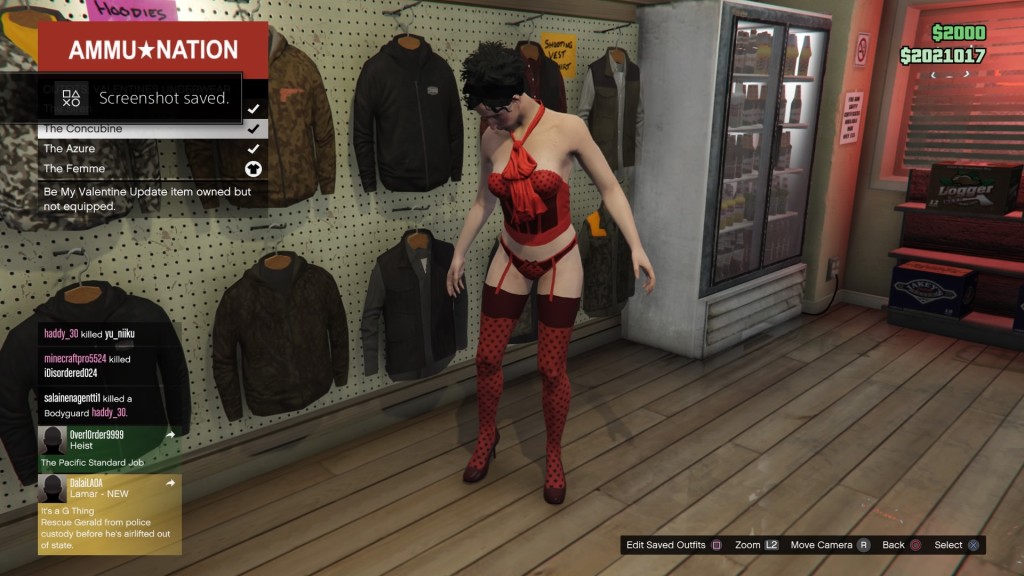Viewport: 1024px width, 576px height.
Task: Choose The Azure outfit entry
Action: pos(152,148)
